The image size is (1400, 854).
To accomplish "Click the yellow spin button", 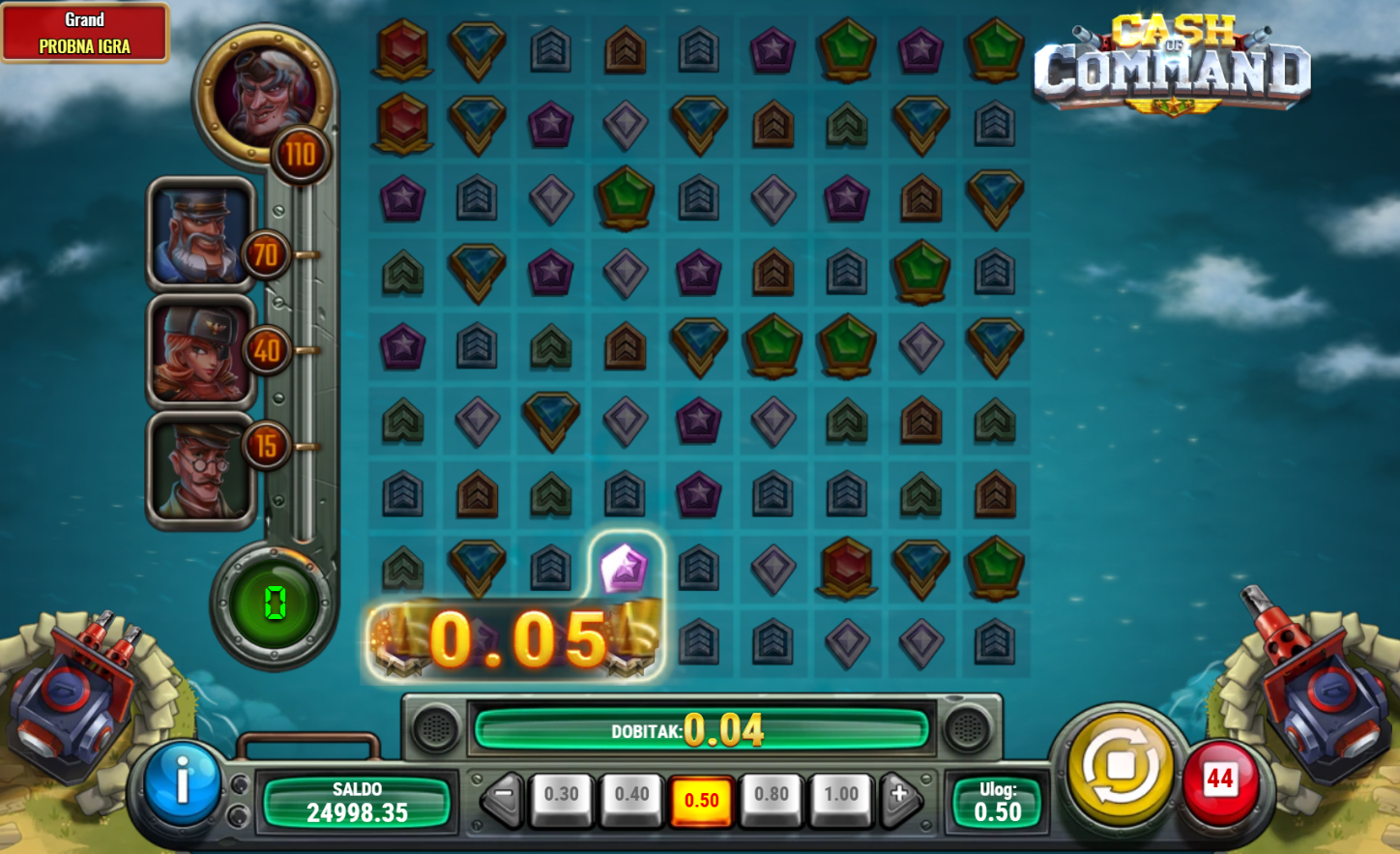I will coord(1120,768).
